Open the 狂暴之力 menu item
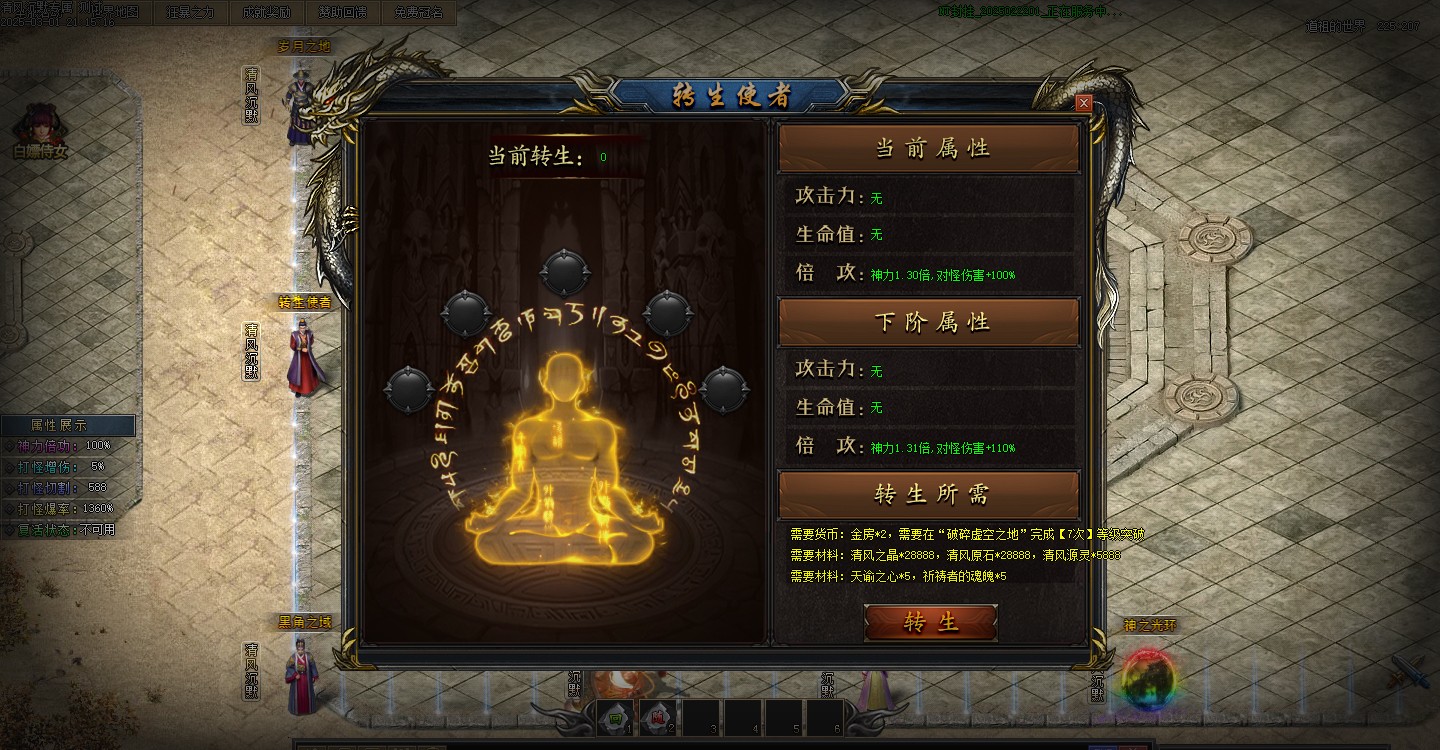Image resolution: width=1440 pixels, height=750 pixels. pos(190,15)
